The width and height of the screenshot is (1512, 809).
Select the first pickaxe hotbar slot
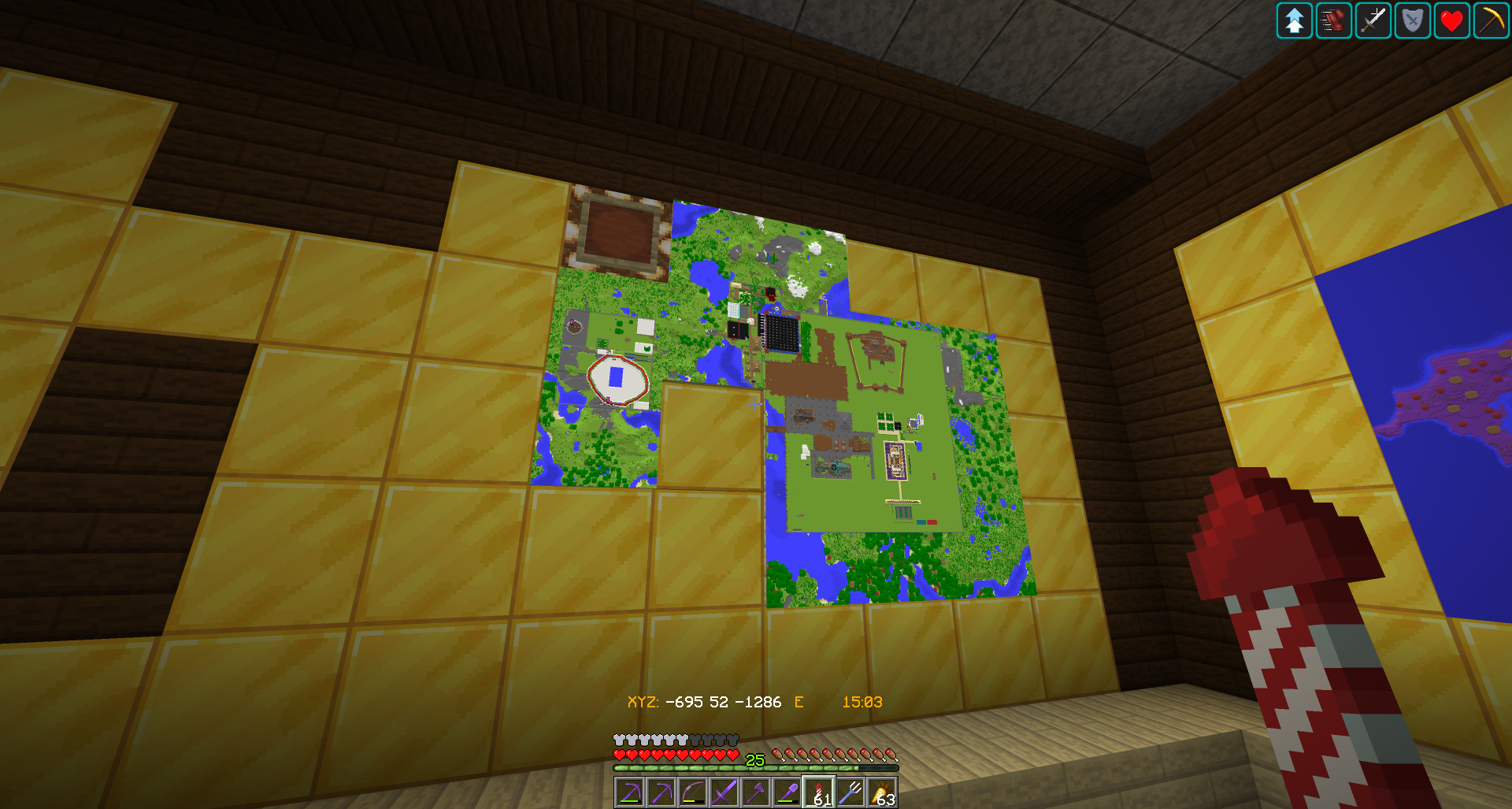tap(630, 790)
